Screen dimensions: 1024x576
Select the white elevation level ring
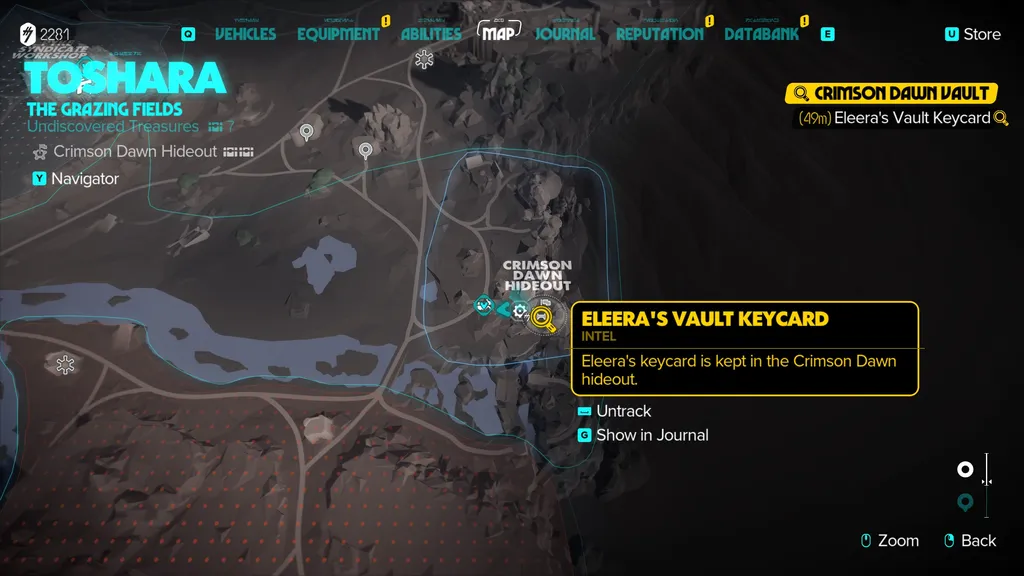pos(965,469)
